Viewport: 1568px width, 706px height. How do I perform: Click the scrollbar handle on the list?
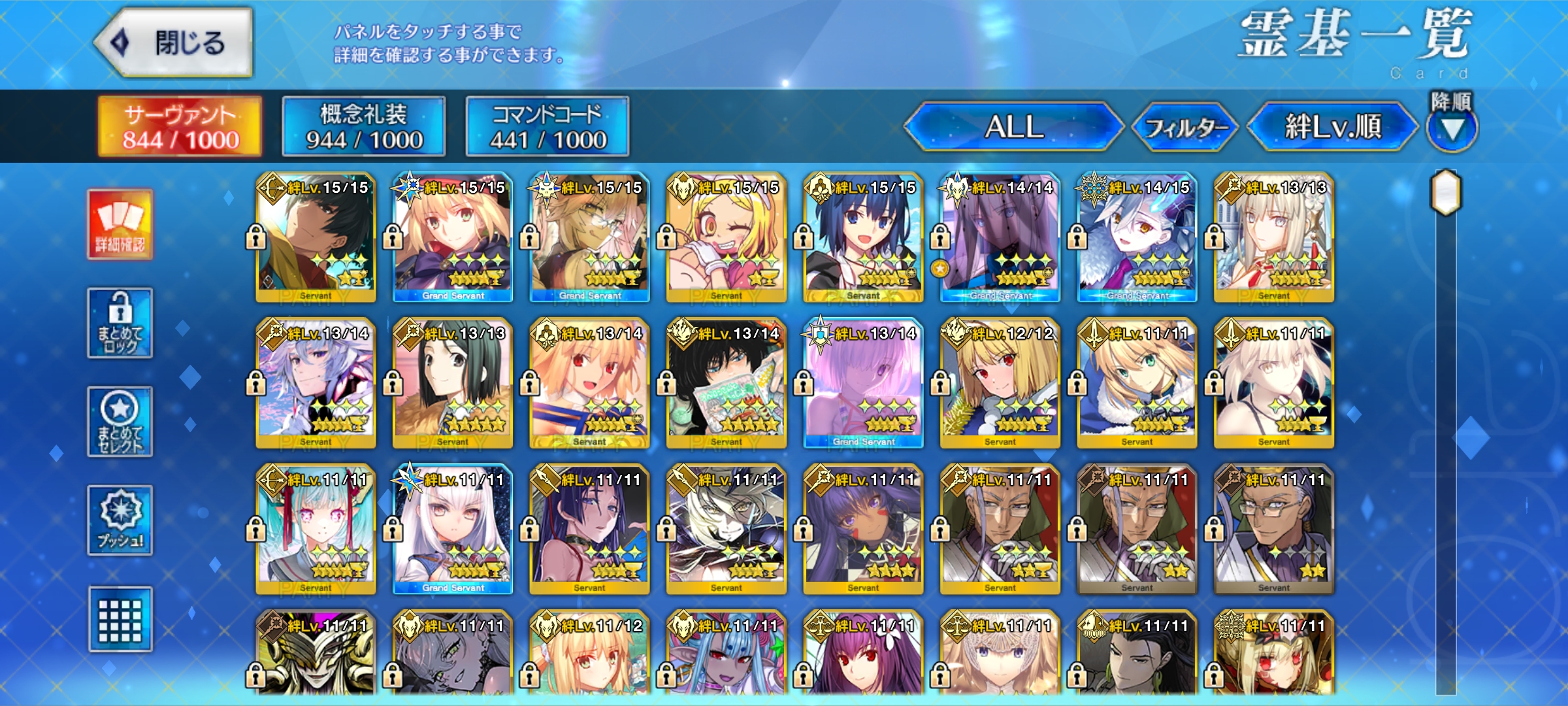click(1446, 192)
